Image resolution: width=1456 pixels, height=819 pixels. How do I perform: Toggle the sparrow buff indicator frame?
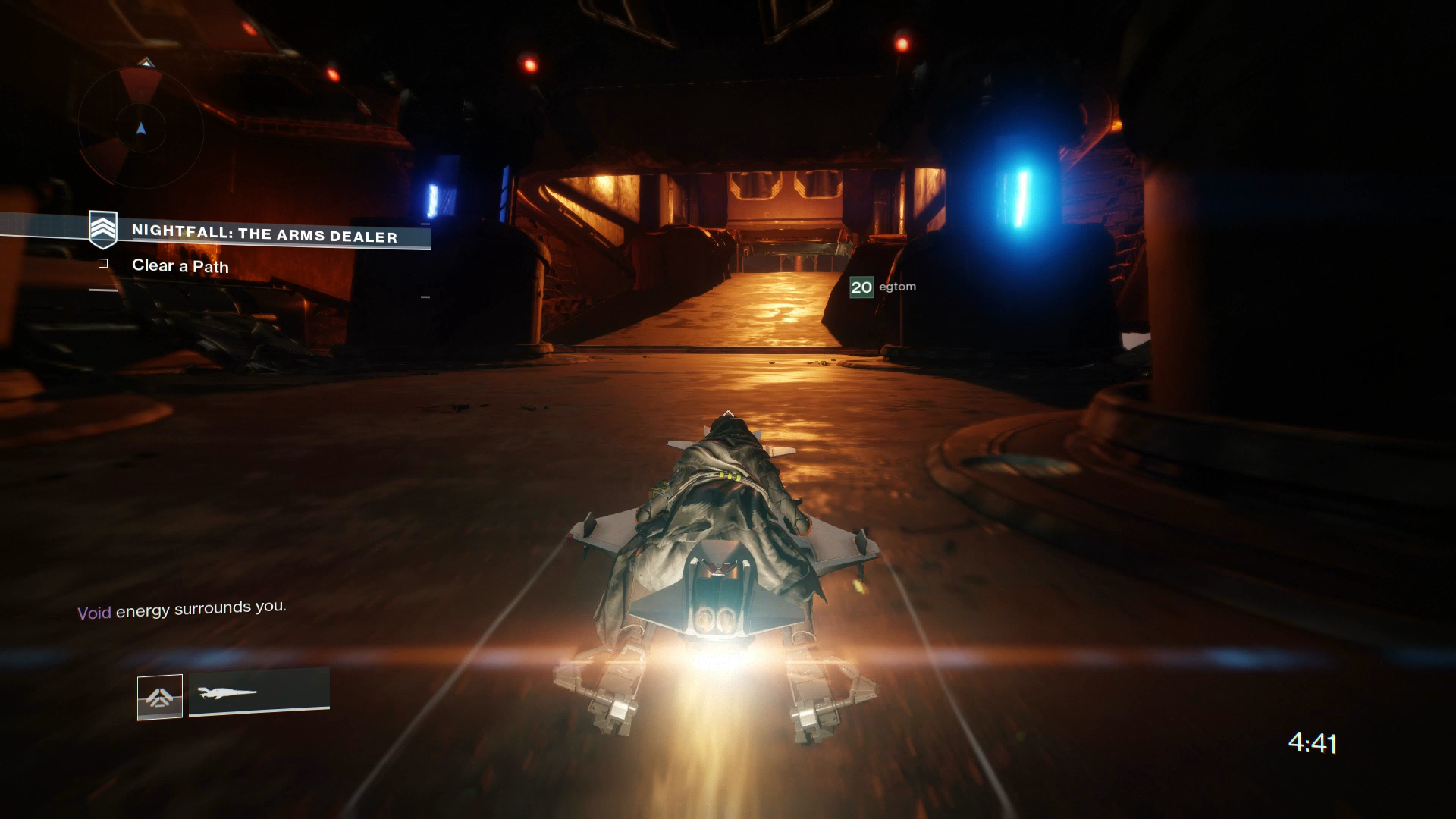tap(160, 695)
